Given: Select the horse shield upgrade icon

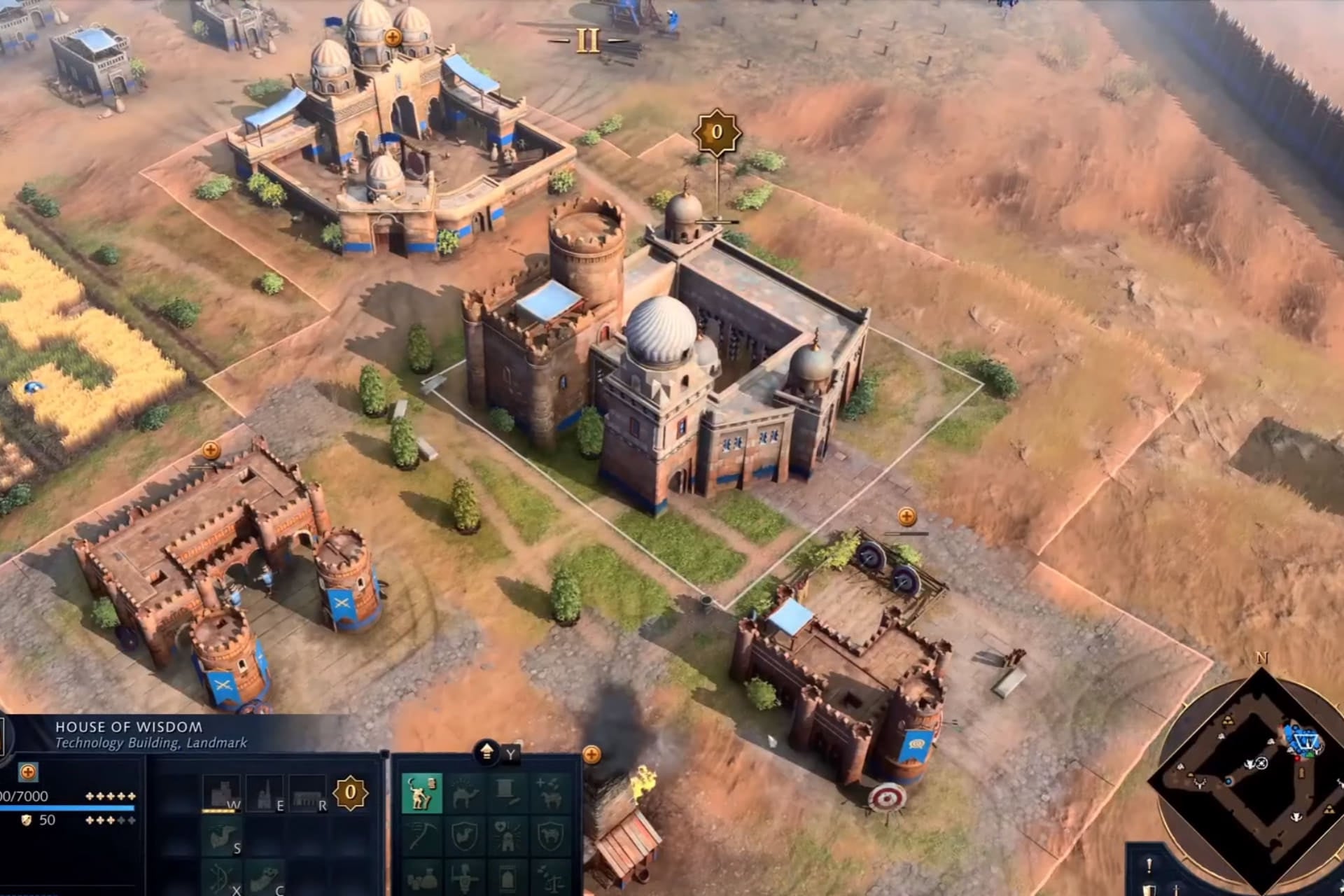Looking at the screenshot, I should point(551,836).
